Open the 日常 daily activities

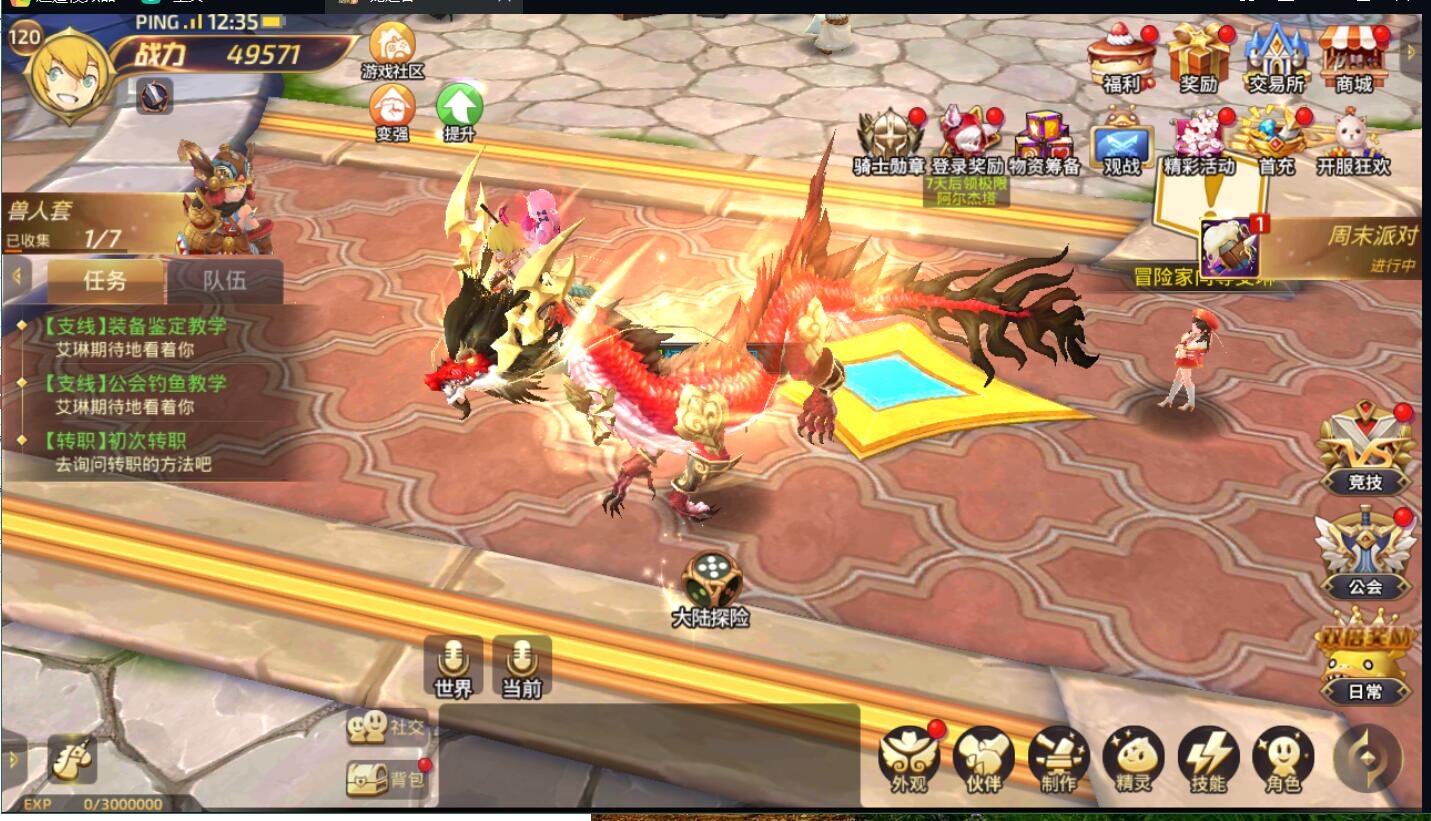click(x=1365, y=660)
